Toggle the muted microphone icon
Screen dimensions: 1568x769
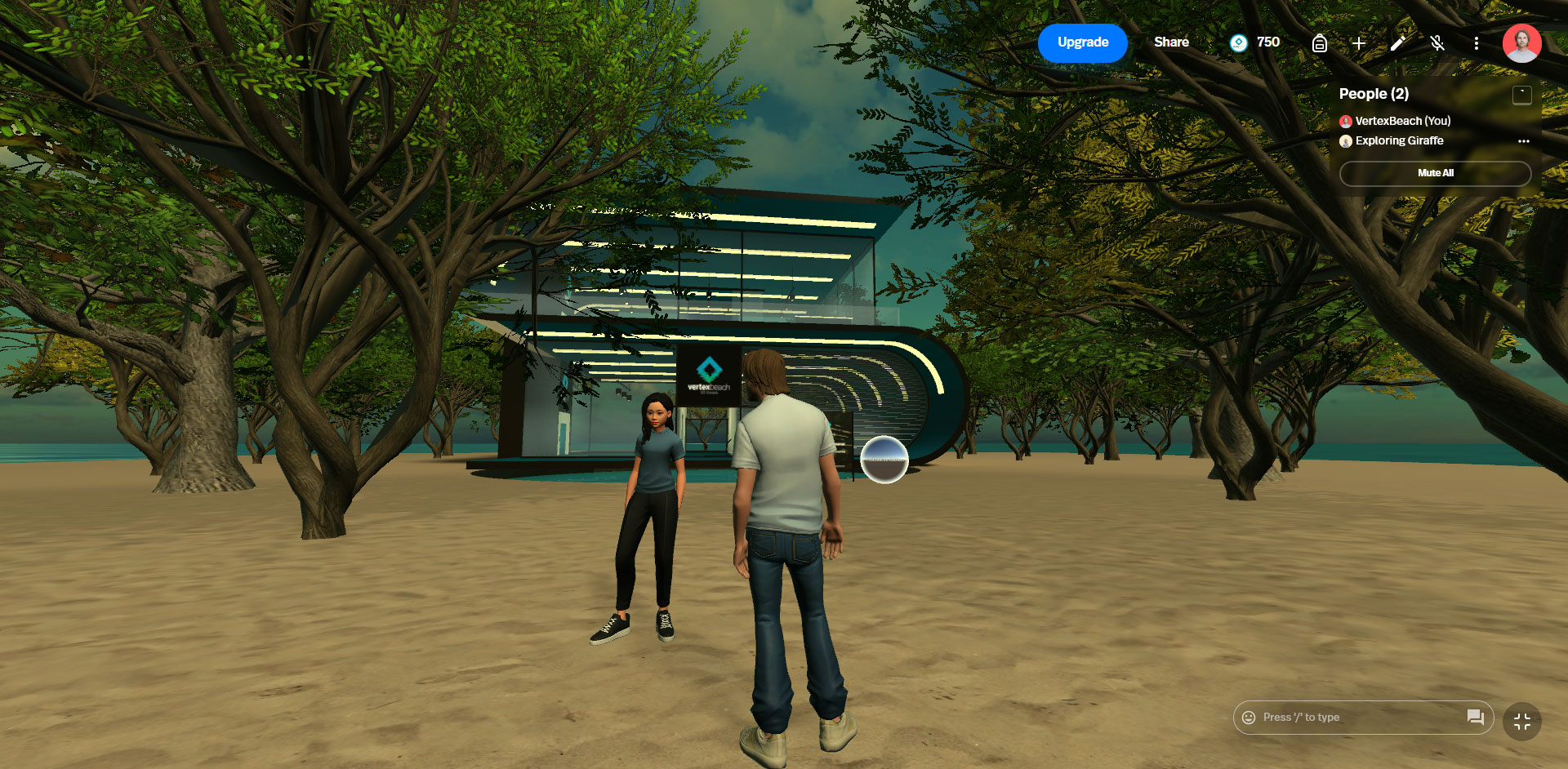(1437, 43)
